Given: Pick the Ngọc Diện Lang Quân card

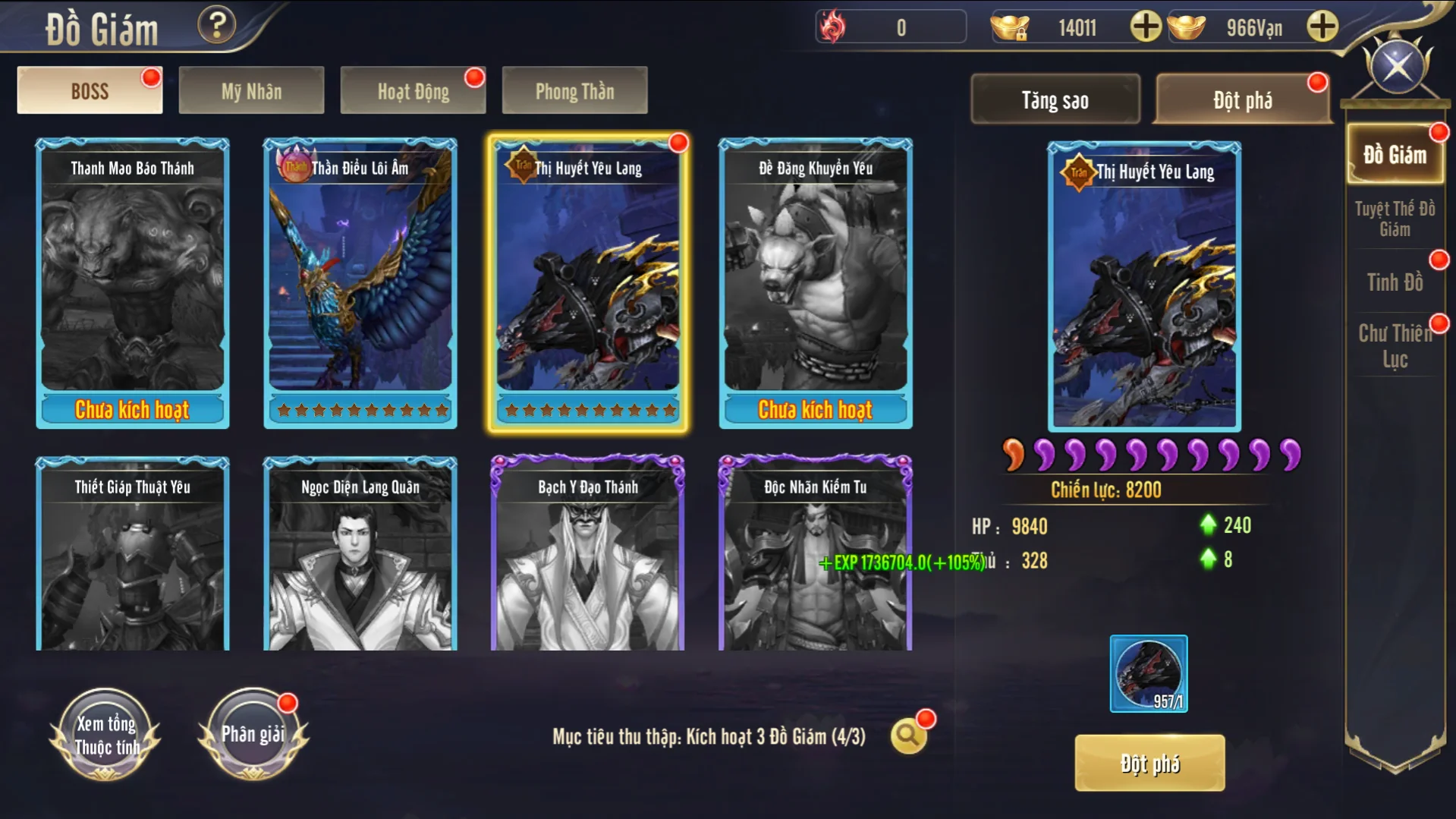Looking at the screenshot, I should (360, 554).
